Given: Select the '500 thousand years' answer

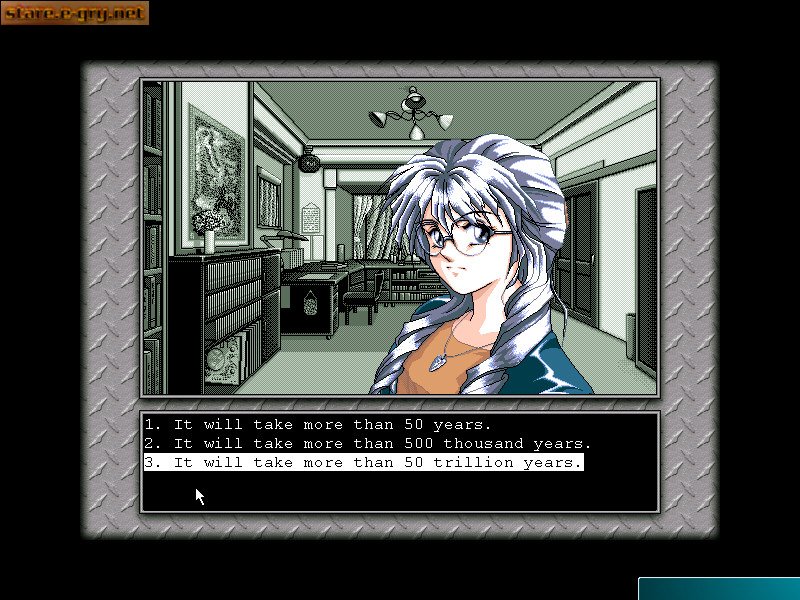Looking at the screenshot, I should coord(368,443).
